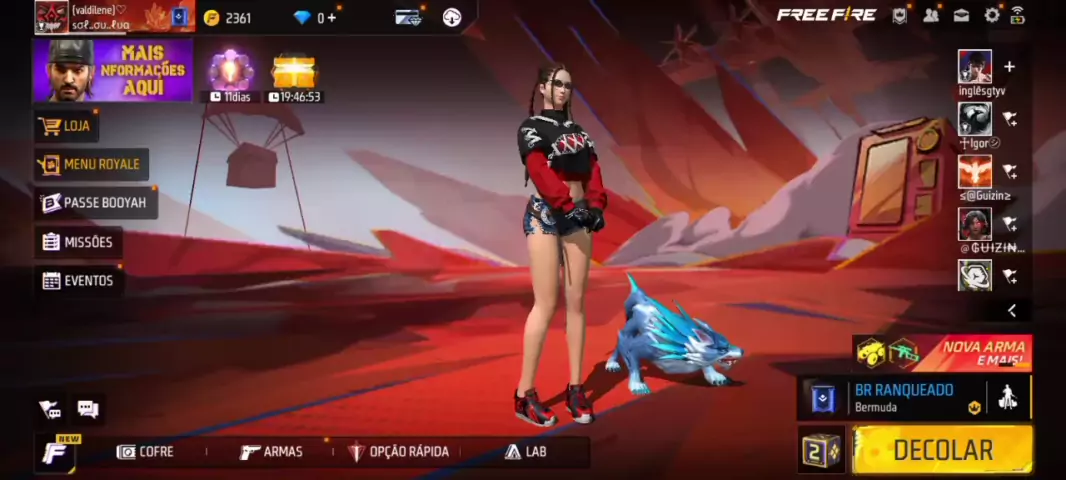Open the Armas weapons tab
This screenshot has height=480, width=1066.
click(271, 452)
